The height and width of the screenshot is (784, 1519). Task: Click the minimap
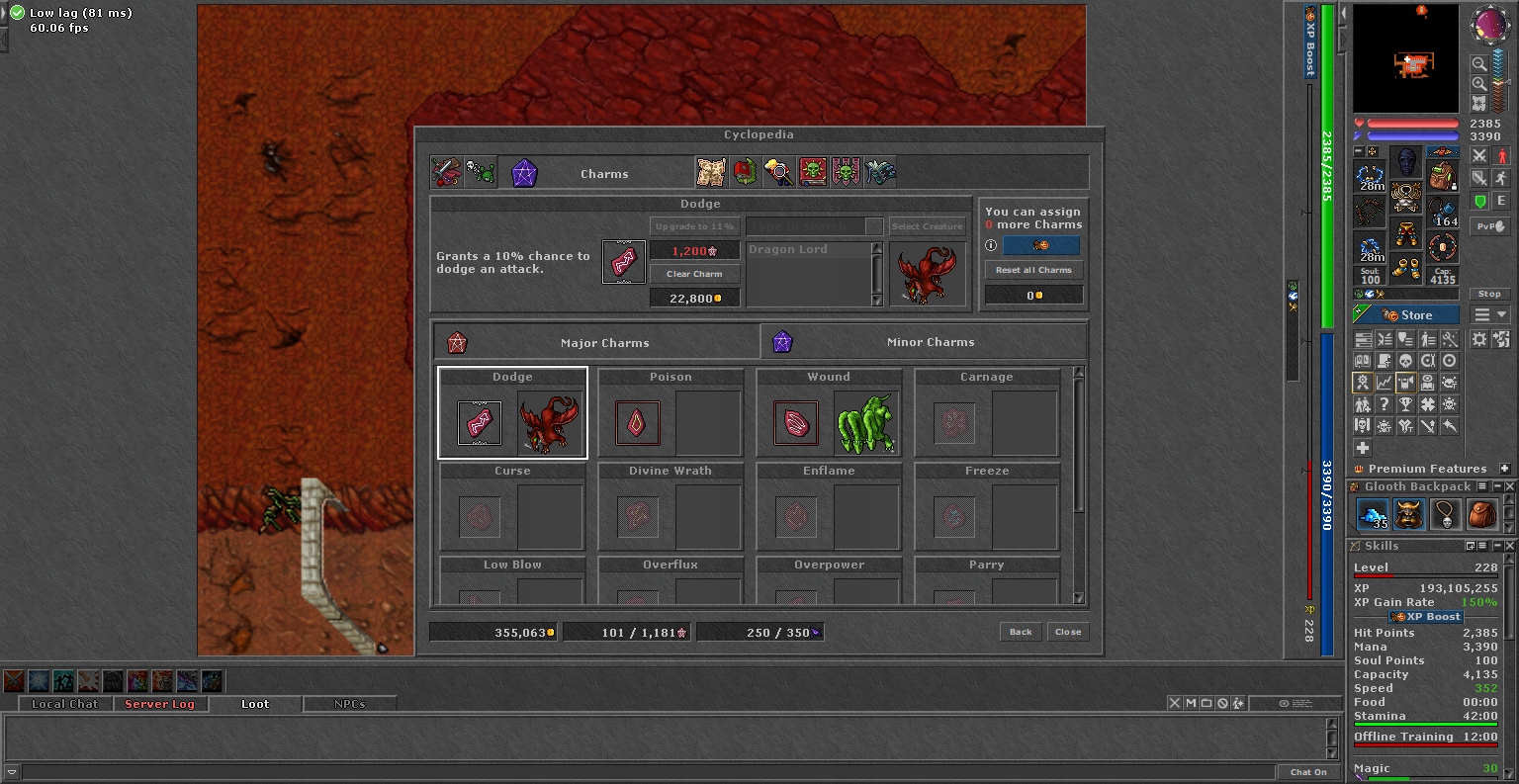[x=1405, y=59]
